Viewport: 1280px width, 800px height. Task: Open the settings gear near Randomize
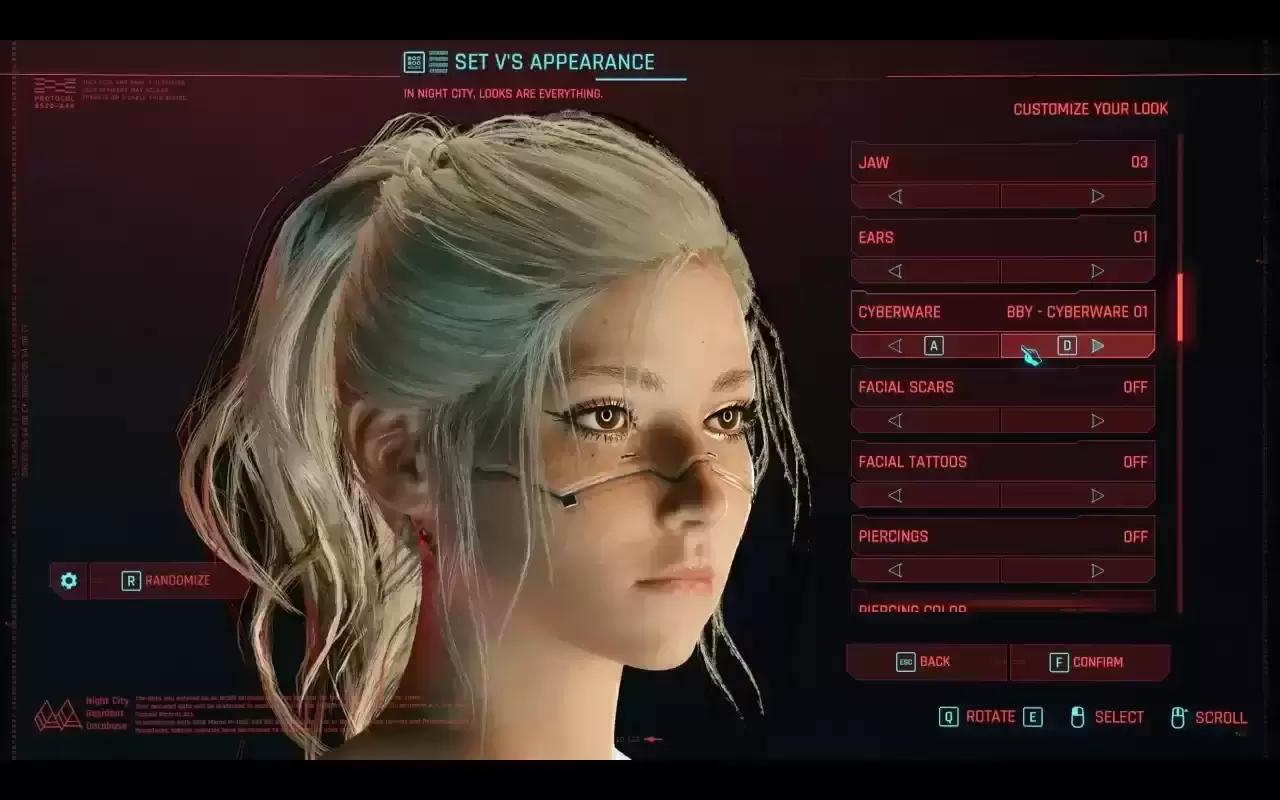(67, 580)
